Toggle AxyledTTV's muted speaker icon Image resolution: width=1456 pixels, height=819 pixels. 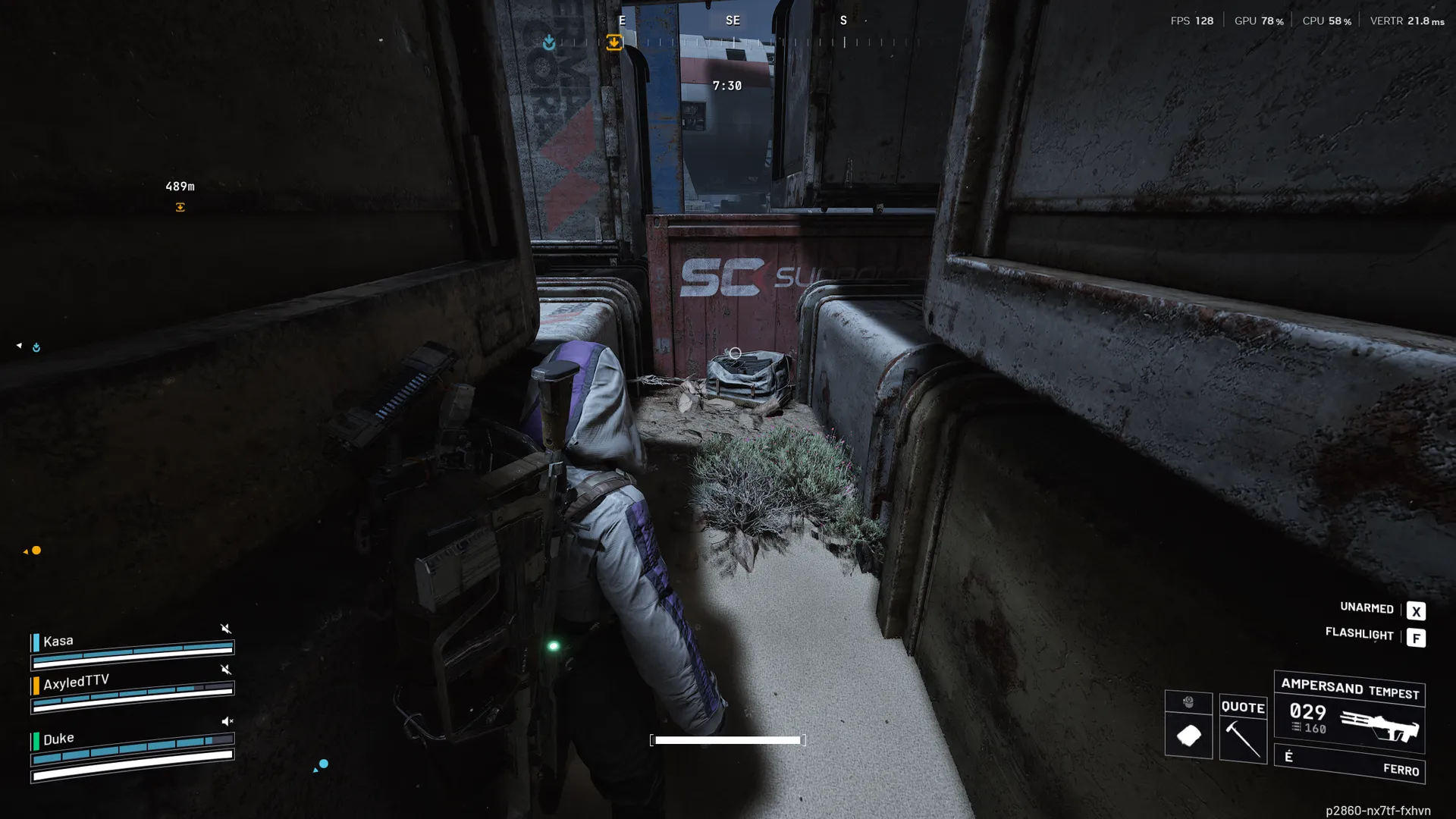225,670
